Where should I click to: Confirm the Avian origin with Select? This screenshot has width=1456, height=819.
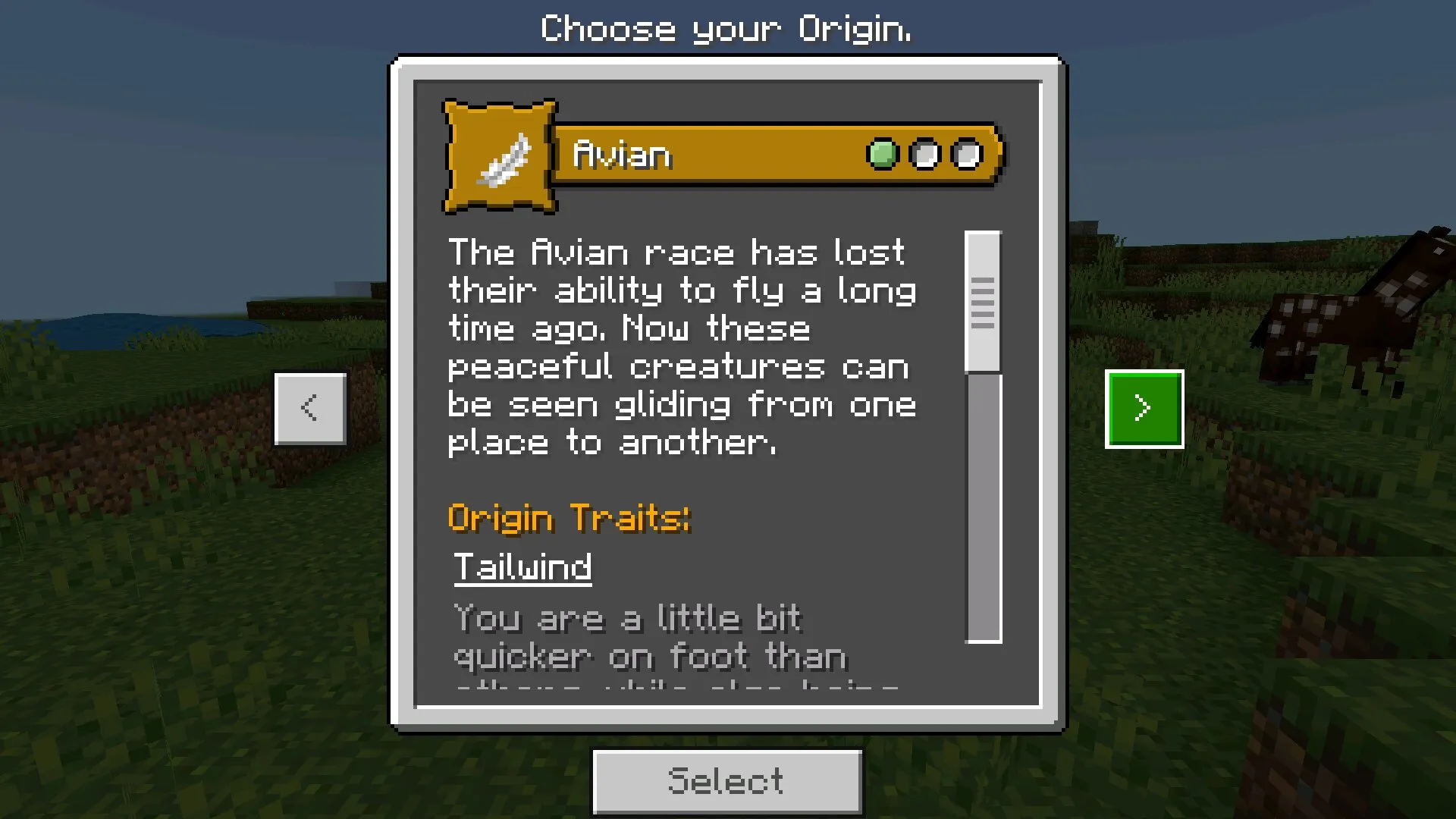pos(726,781)
